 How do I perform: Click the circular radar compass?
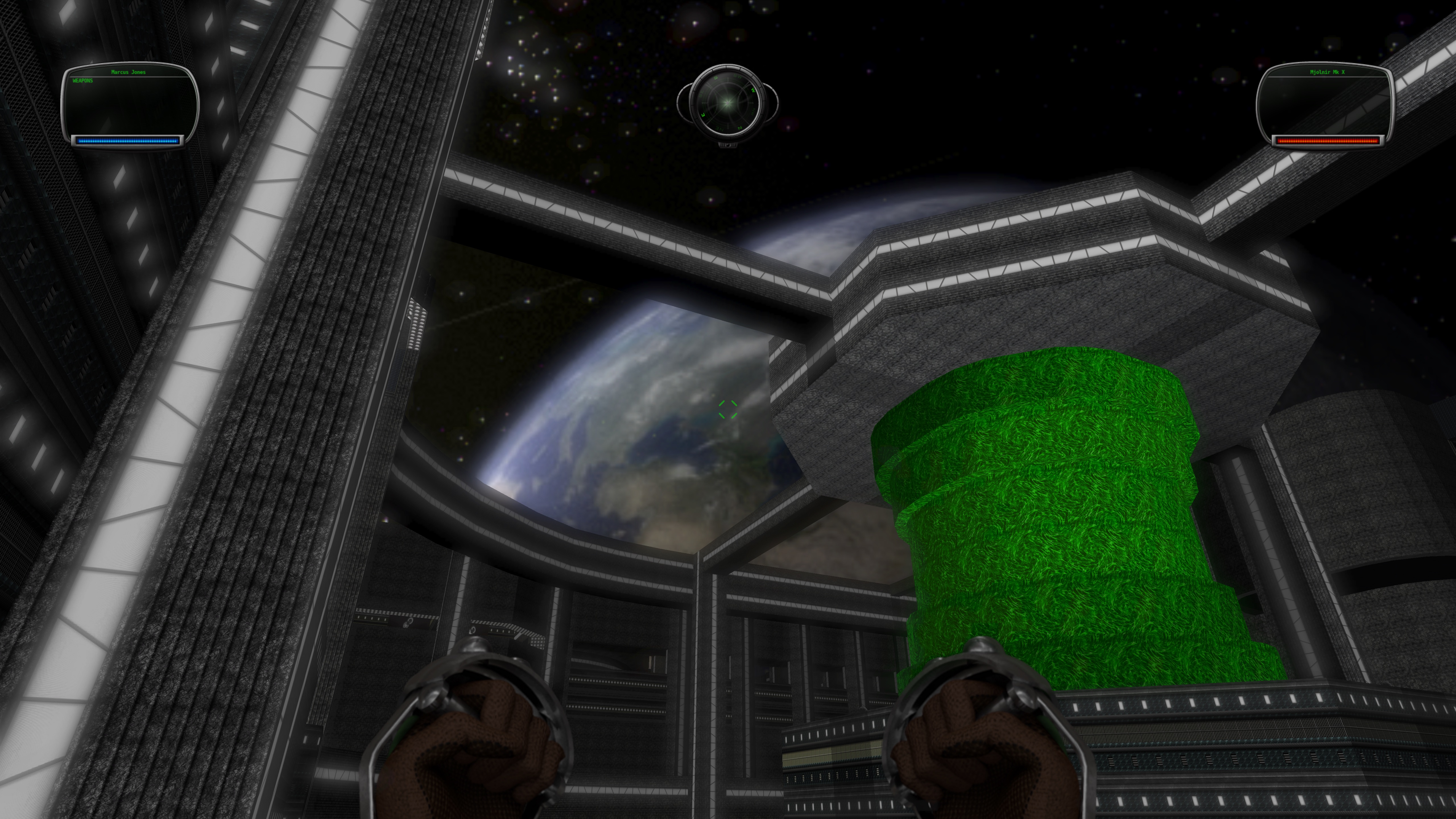(727, 103)
